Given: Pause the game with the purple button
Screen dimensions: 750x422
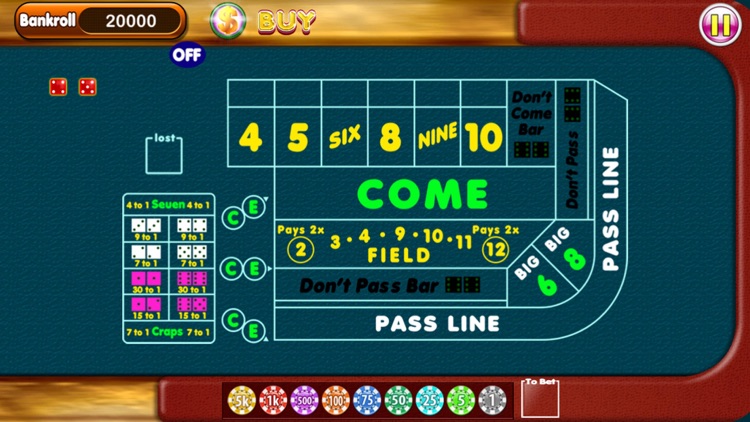Looking at the screenshot, I should click(x=720, y=21).
